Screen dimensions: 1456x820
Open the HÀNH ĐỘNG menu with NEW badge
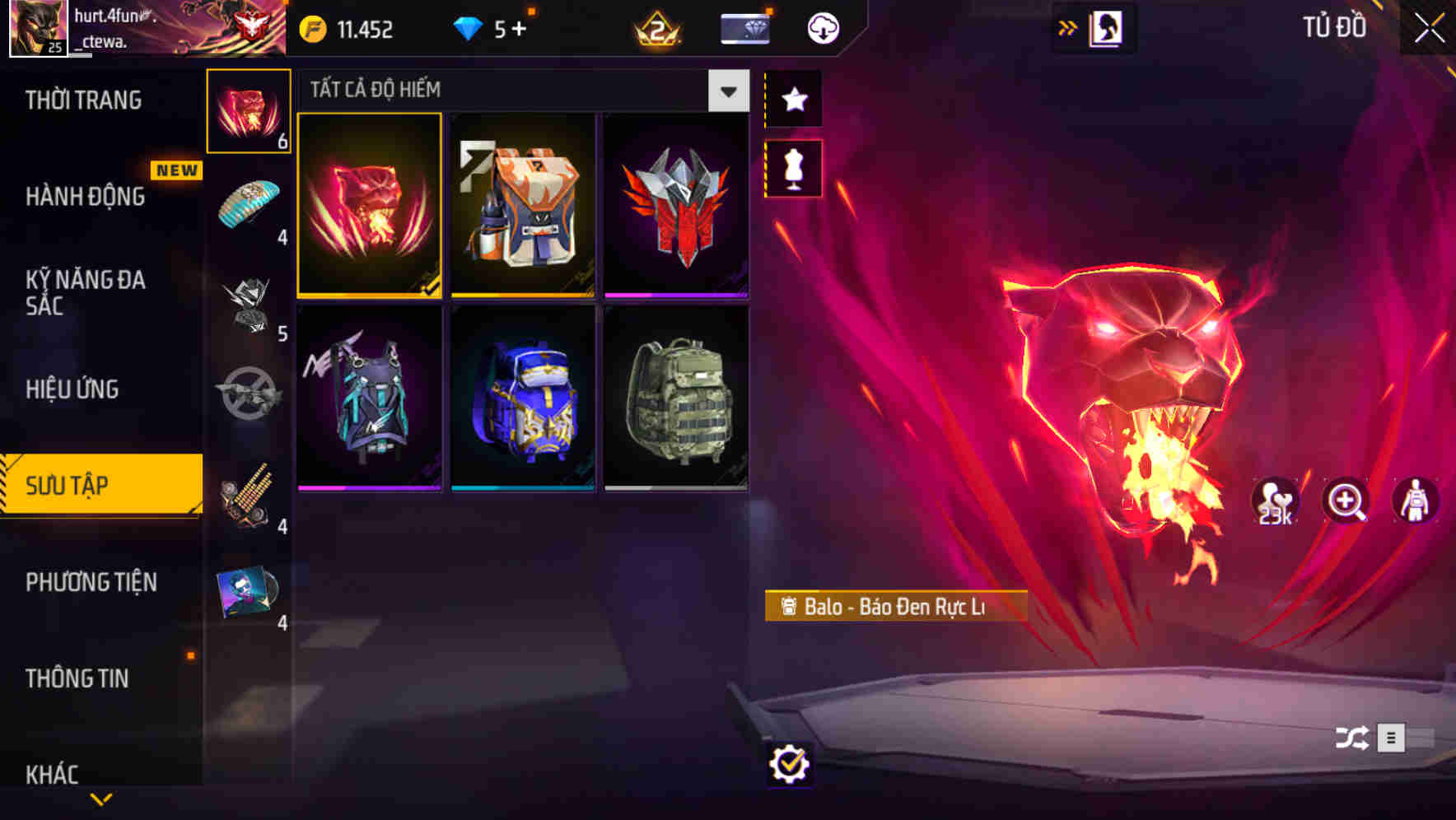85,197
